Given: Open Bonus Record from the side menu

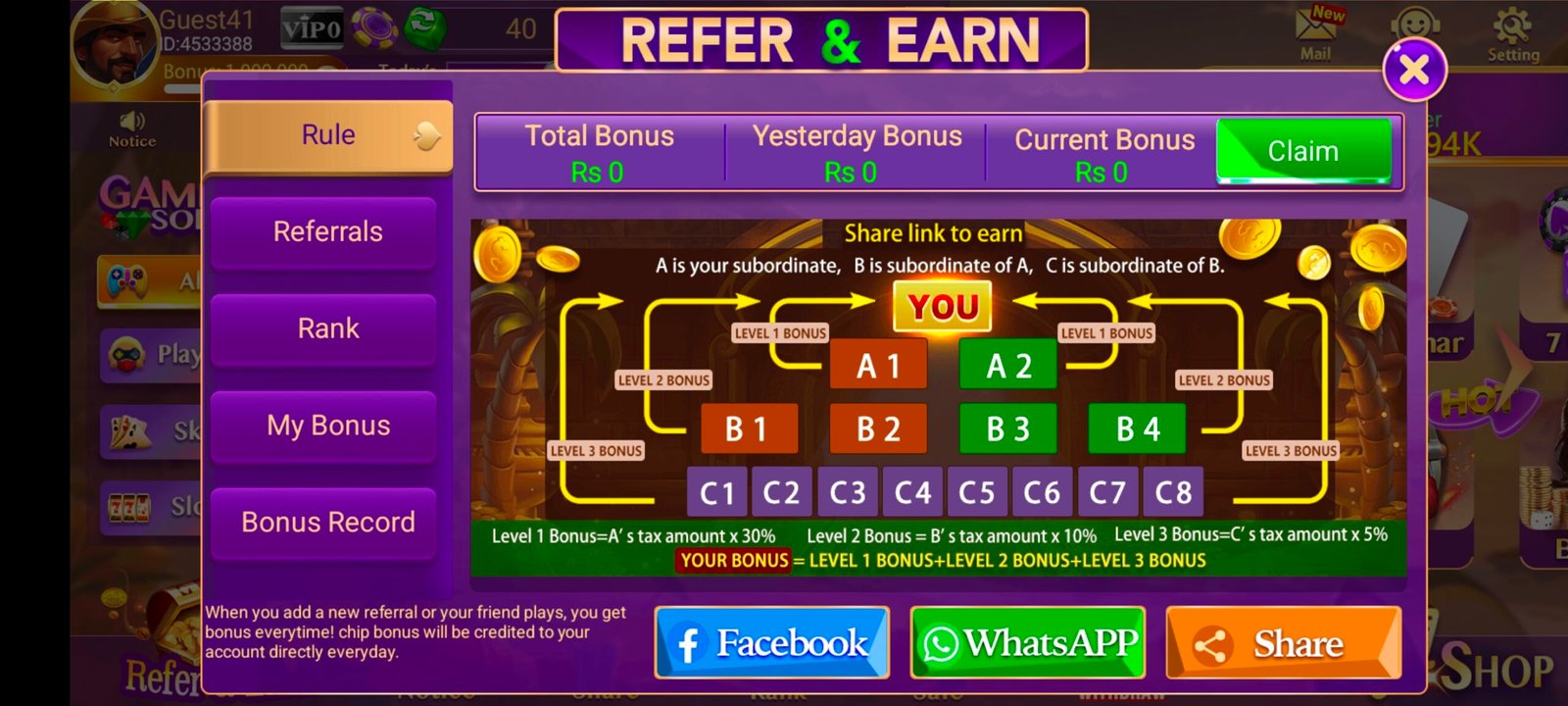Looking at the screenshot, I should (x=324, y=522).
